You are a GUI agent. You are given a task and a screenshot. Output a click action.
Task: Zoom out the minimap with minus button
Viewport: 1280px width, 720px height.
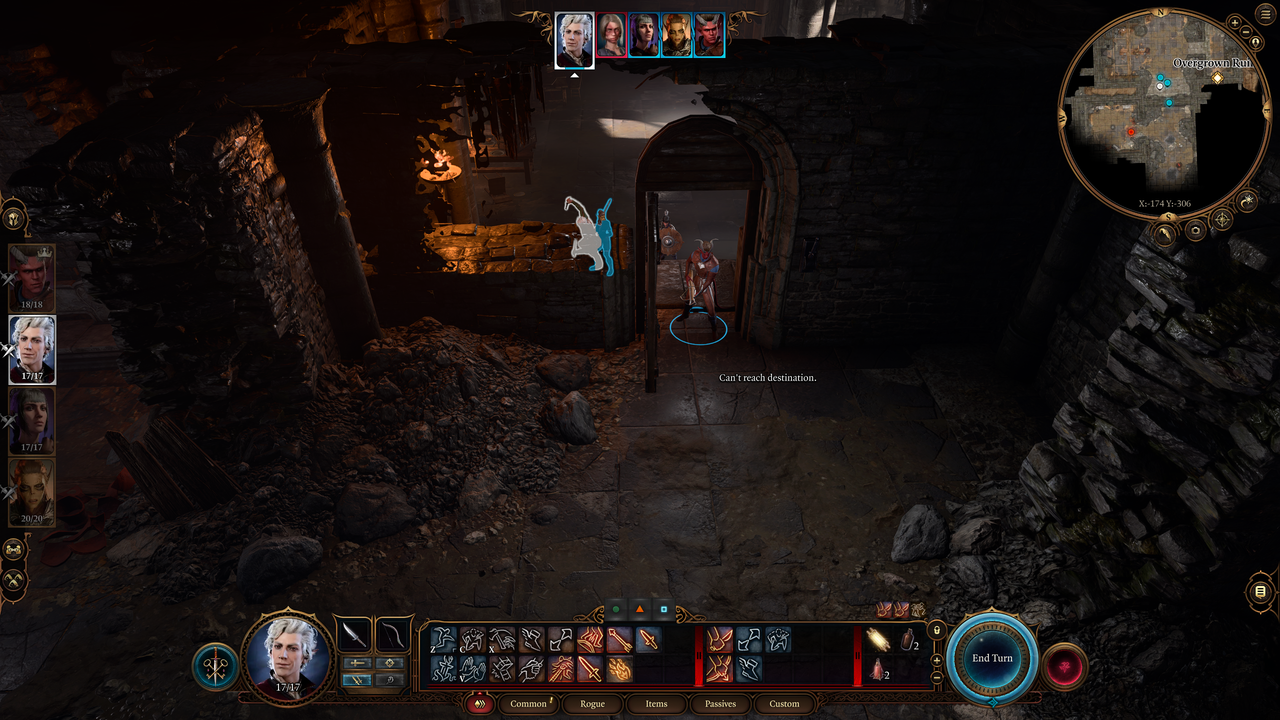[1247, 34]
